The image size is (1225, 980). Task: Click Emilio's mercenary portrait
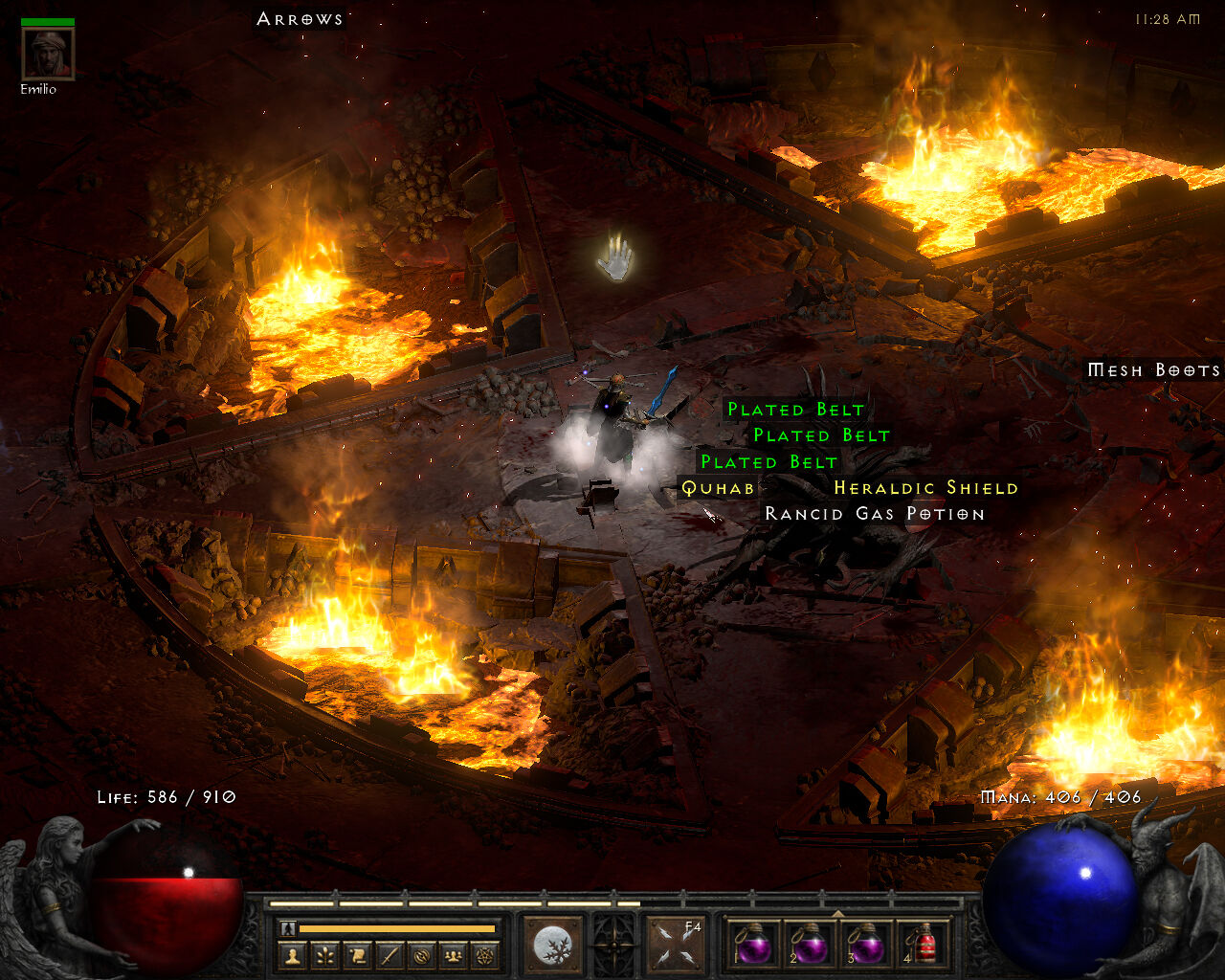48,55
